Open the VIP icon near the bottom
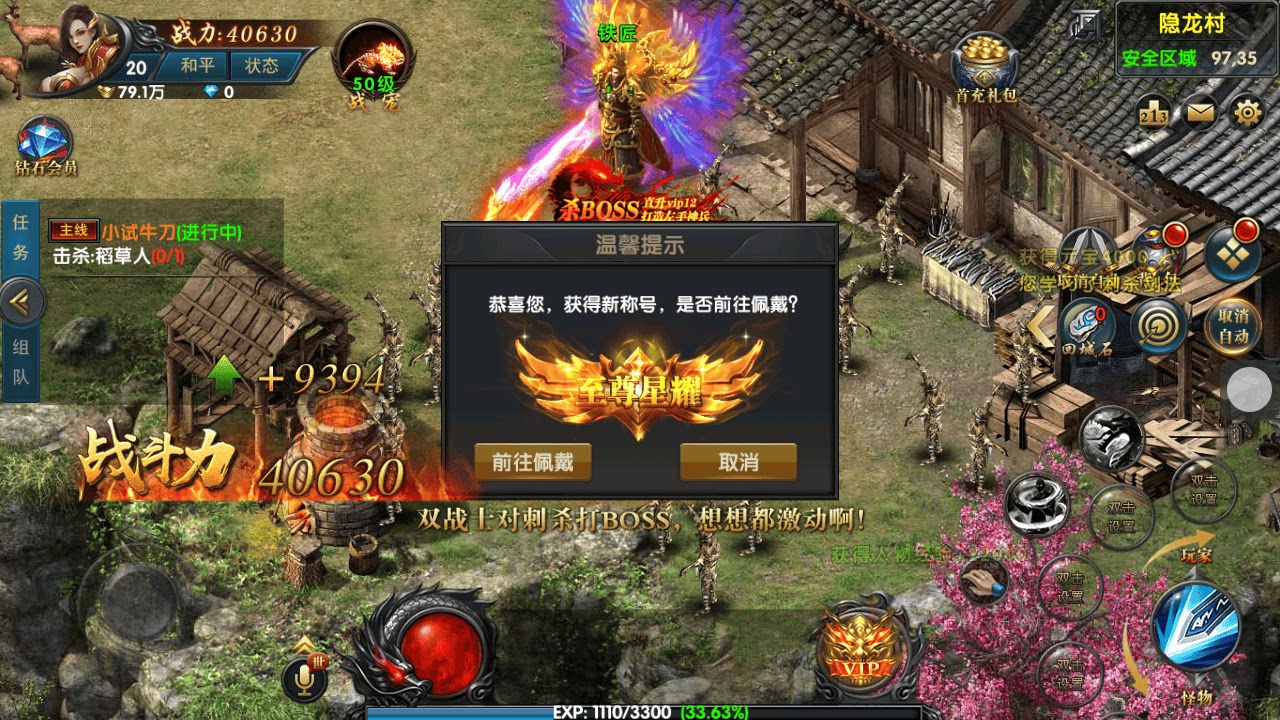This screenshot has height=720, width=1280. (x=859, y=652)
